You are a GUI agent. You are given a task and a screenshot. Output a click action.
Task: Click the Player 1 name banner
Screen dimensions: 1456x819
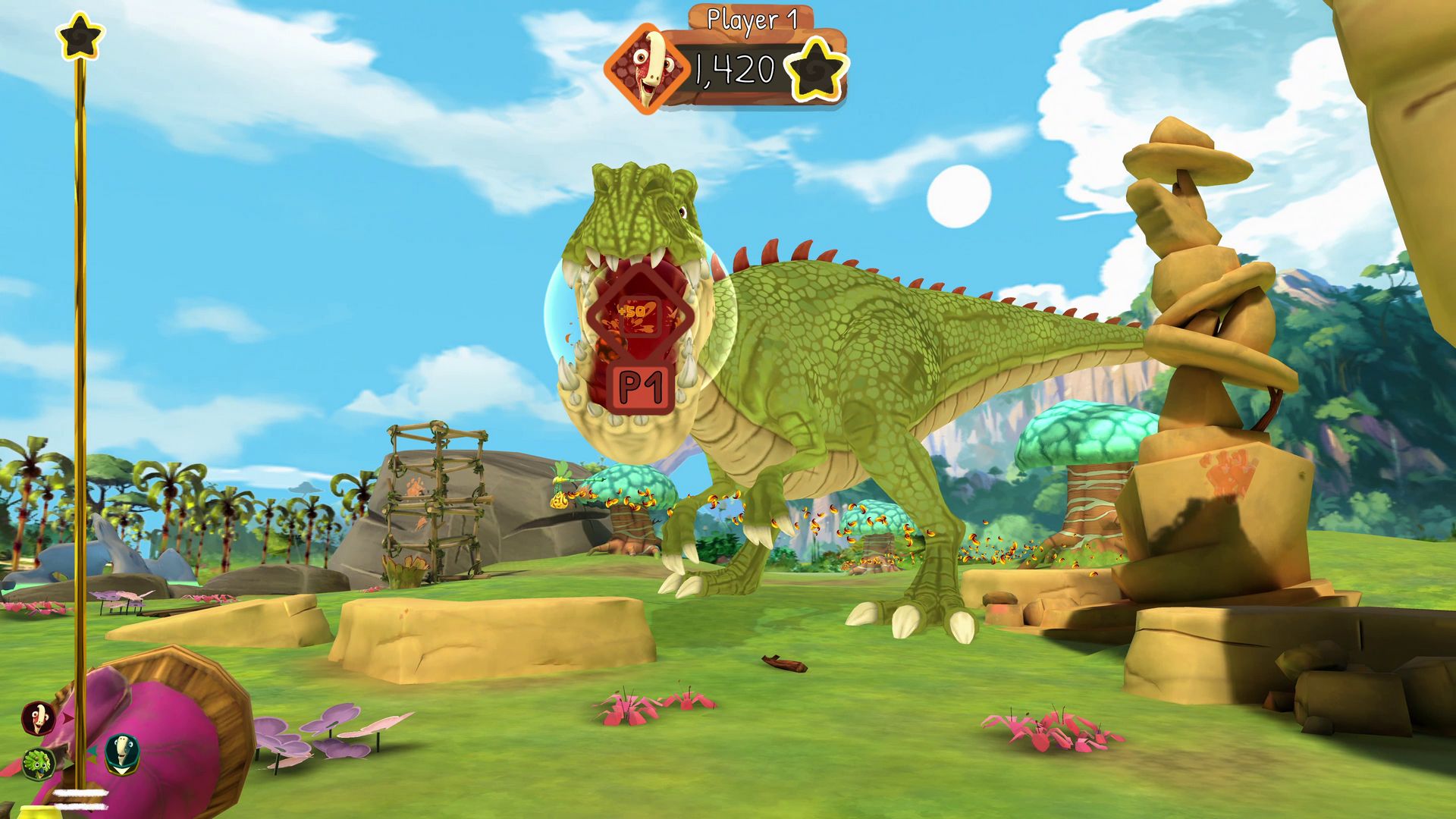pyautogui.click(x=751, y=19)
